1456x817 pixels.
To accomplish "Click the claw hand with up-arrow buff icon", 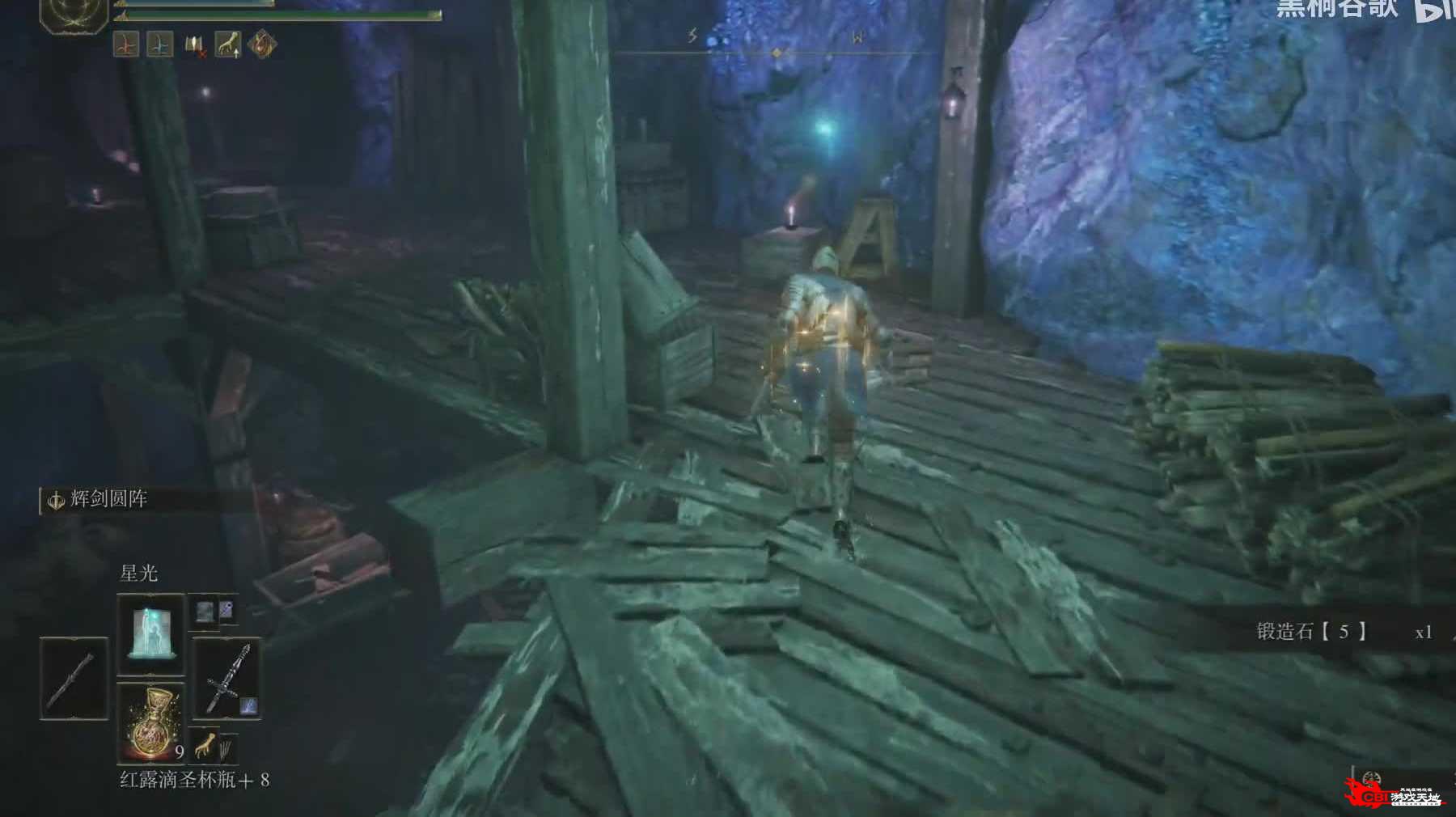I will click(x=227, y=44).
